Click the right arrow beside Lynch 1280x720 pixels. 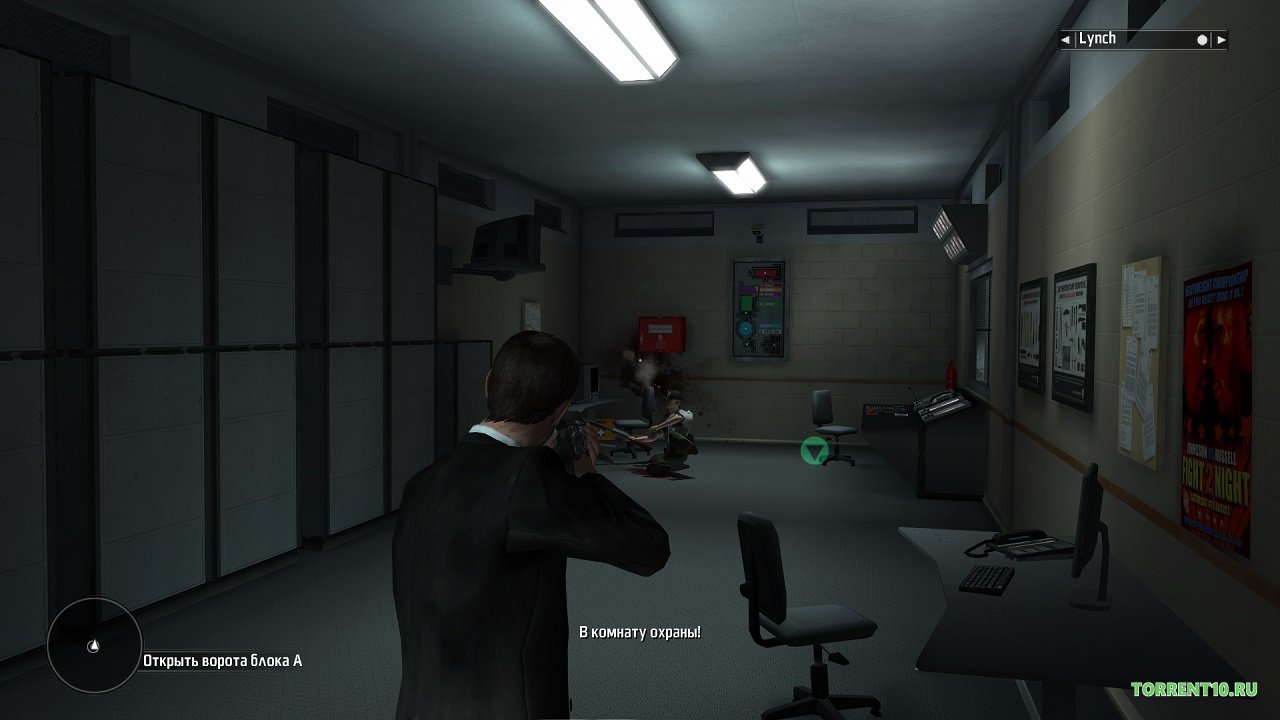(1220, 40)
